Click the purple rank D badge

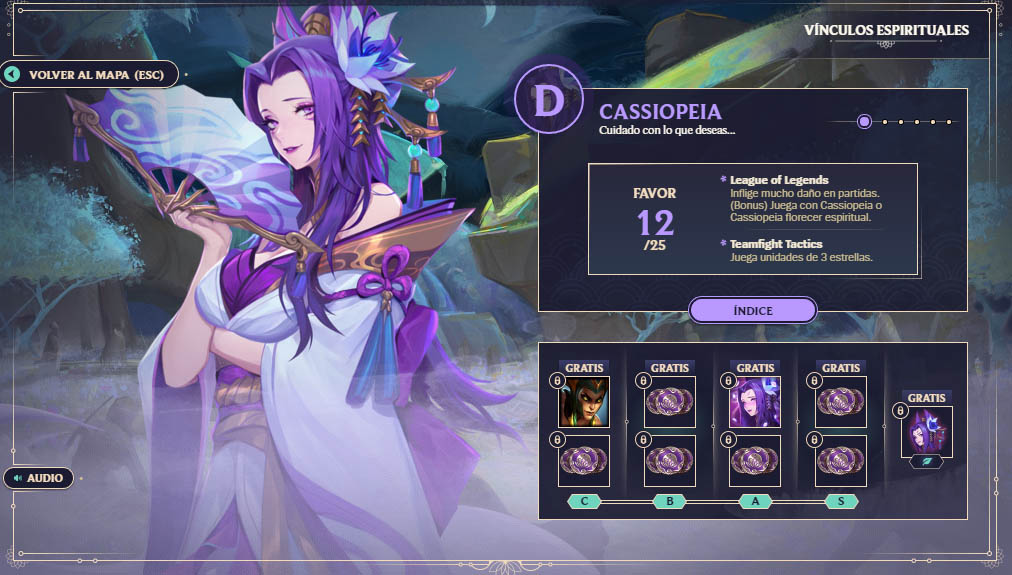coord(547,102)
